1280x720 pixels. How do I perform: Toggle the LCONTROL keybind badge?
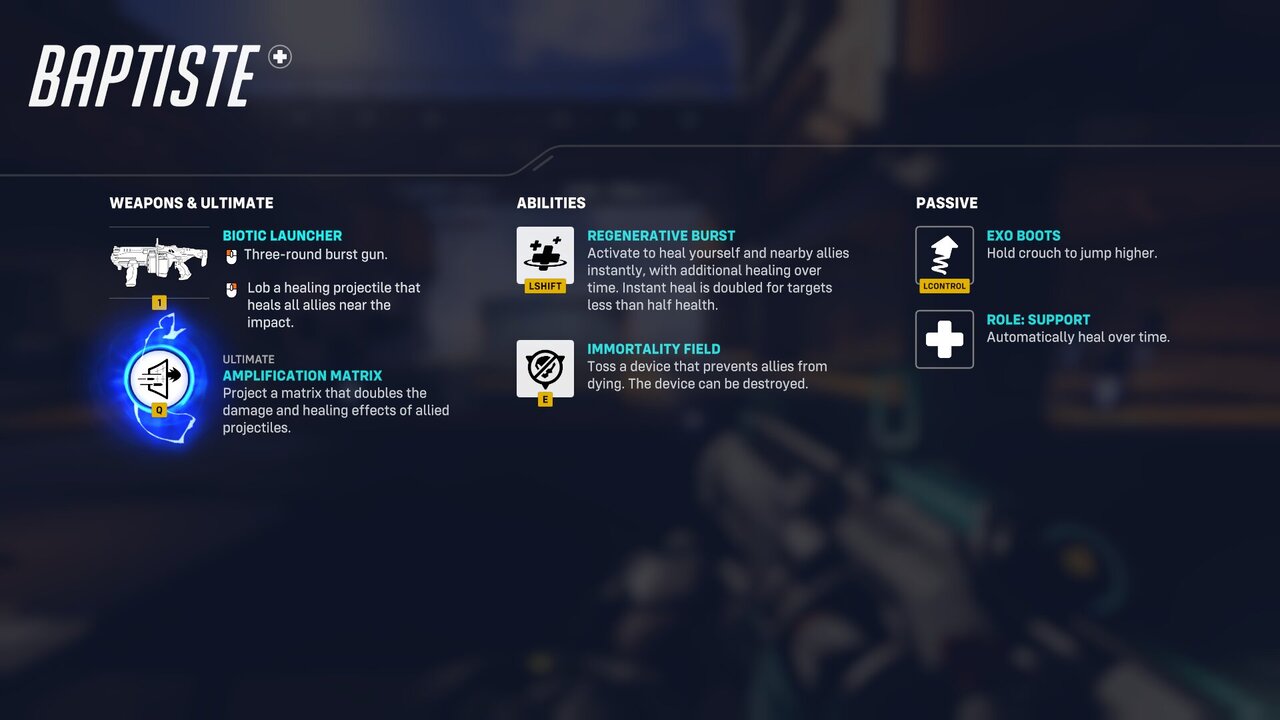pos(944,286)
